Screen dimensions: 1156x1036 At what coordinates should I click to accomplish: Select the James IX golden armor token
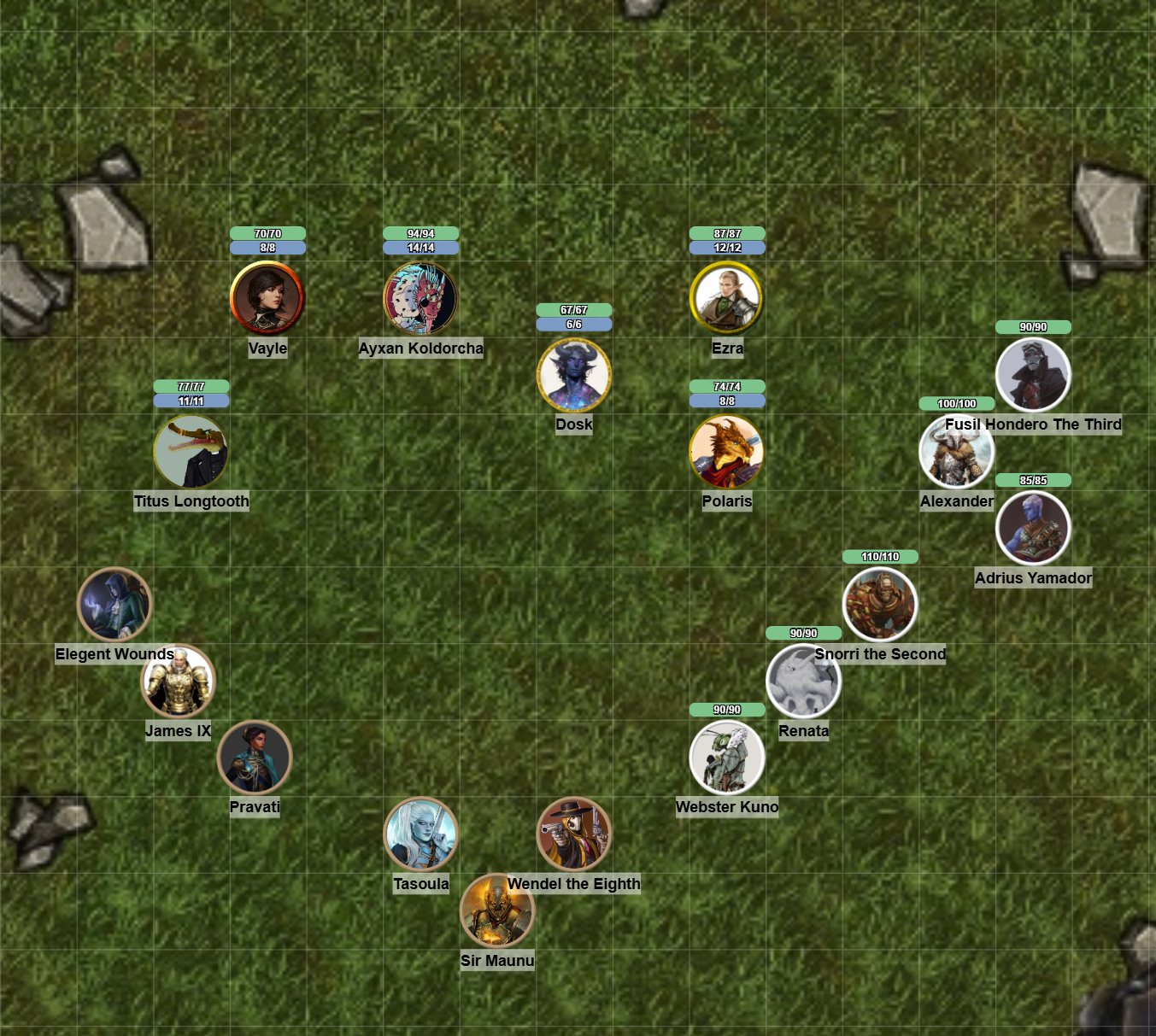[x=178, y=681]
